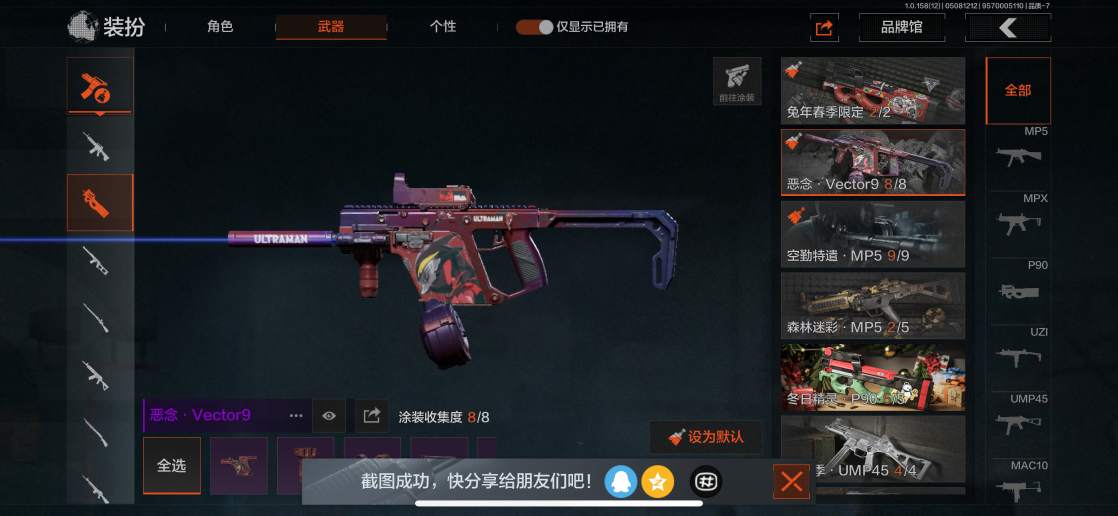This screenshot has height=516, width=1118.
Task: Open the 个性 tab
Action: (443, 27)
